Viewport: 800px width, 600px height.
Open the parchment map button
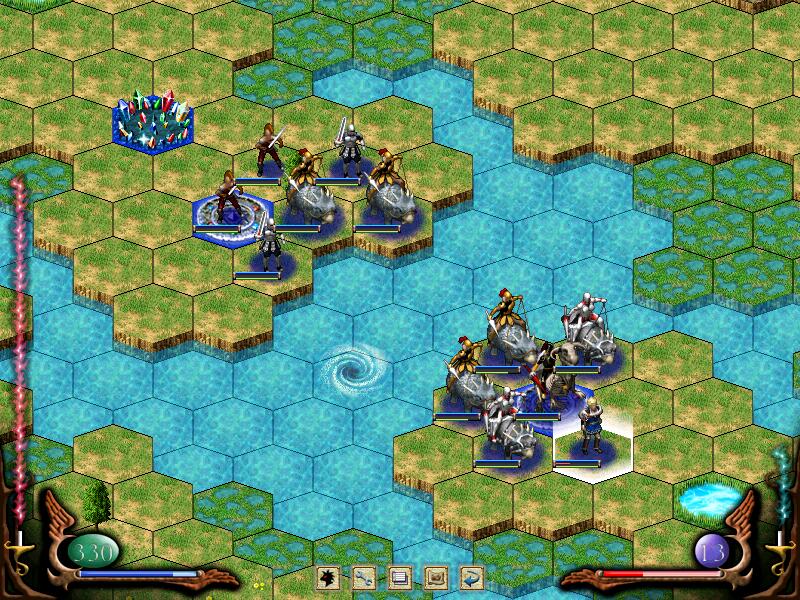(435, 577)
